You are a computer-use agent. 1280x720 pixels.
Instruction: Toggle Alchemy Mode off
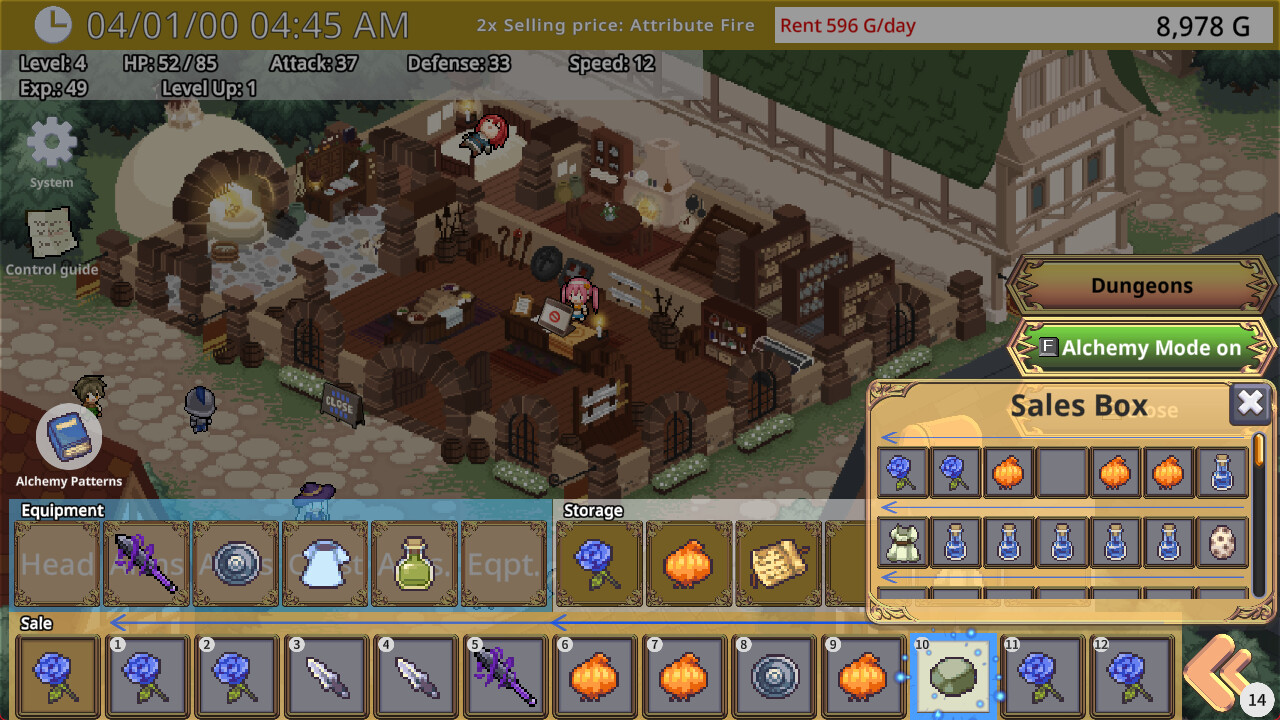1140,347
